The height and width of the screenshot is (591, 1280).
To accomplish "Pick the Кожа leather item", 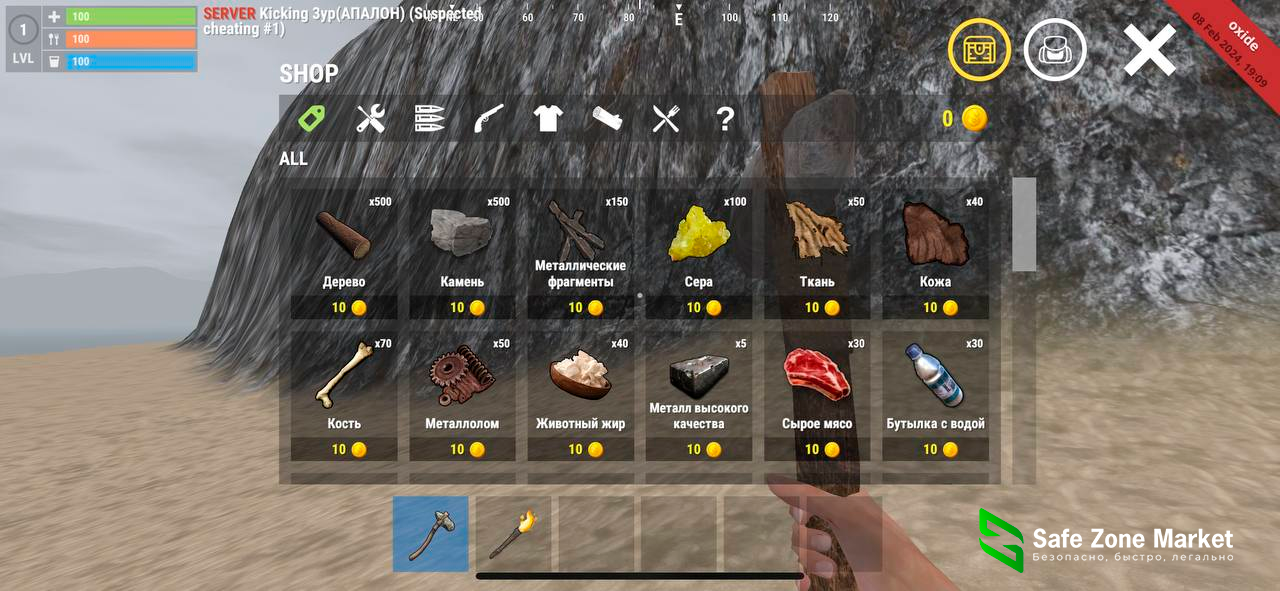I will pyautogui.click(x=935, y=254).
